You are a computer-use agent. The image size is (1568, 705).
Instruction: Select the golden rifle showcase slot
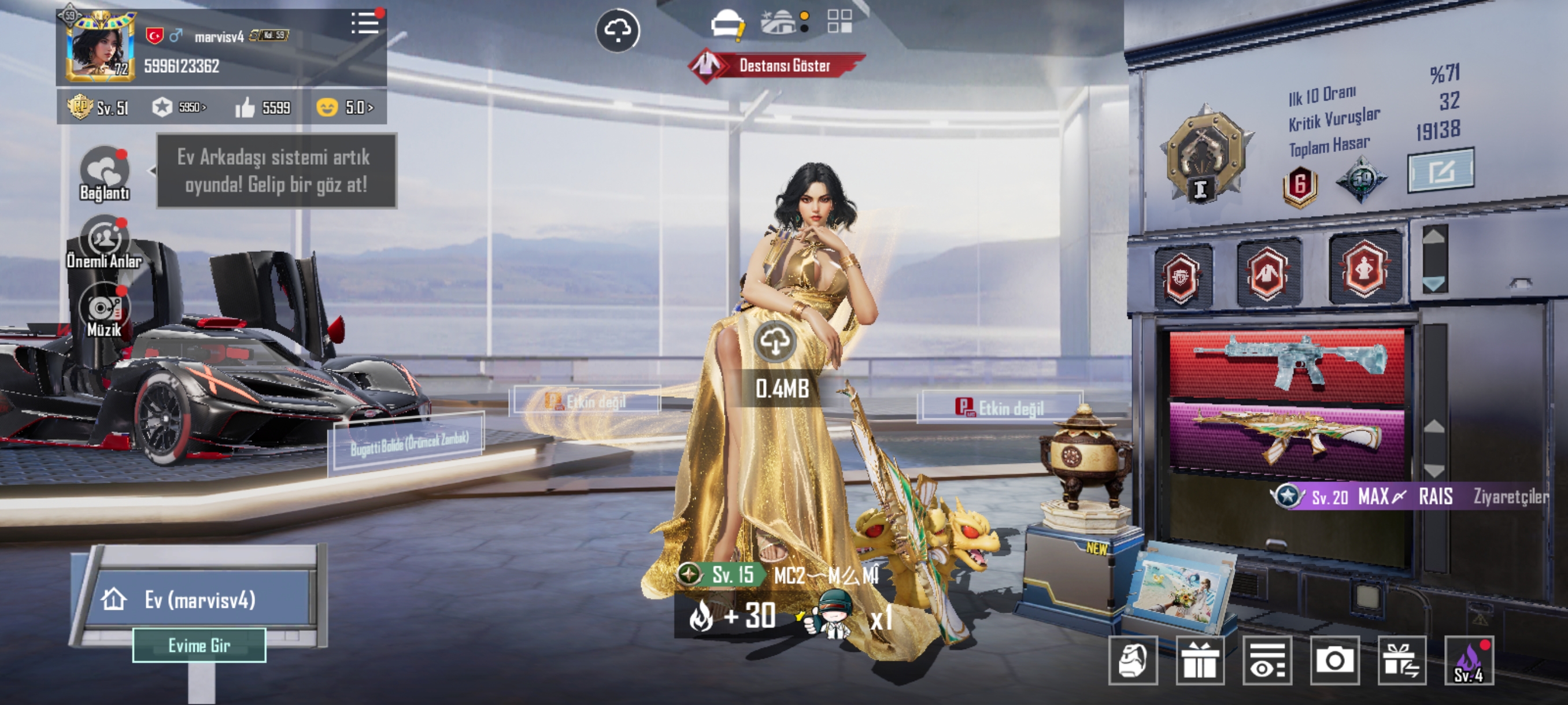click(x=1287, y=436)
